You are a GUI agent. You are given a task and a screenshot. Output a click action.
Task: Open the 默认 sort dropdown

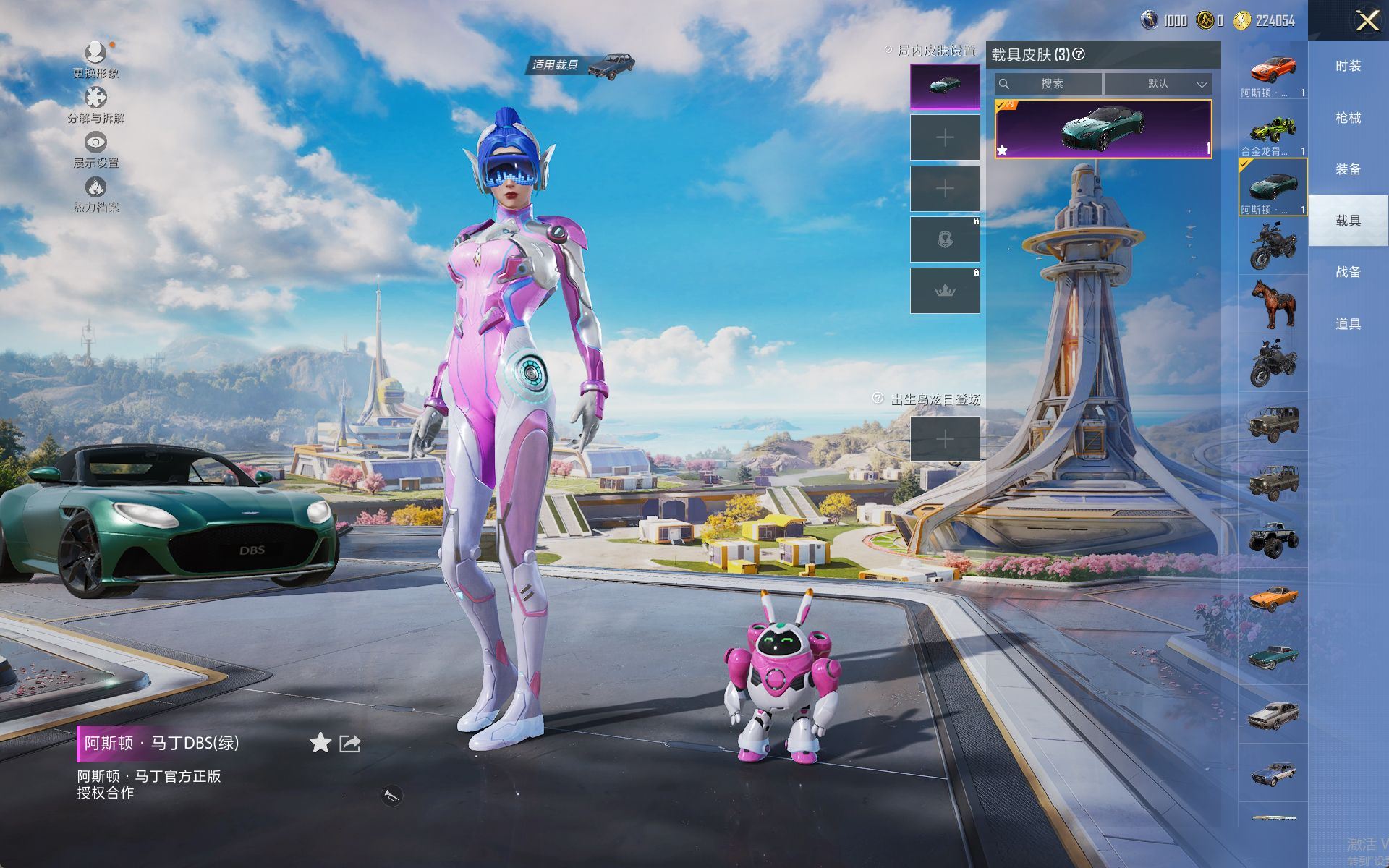tap(1157, 84)
